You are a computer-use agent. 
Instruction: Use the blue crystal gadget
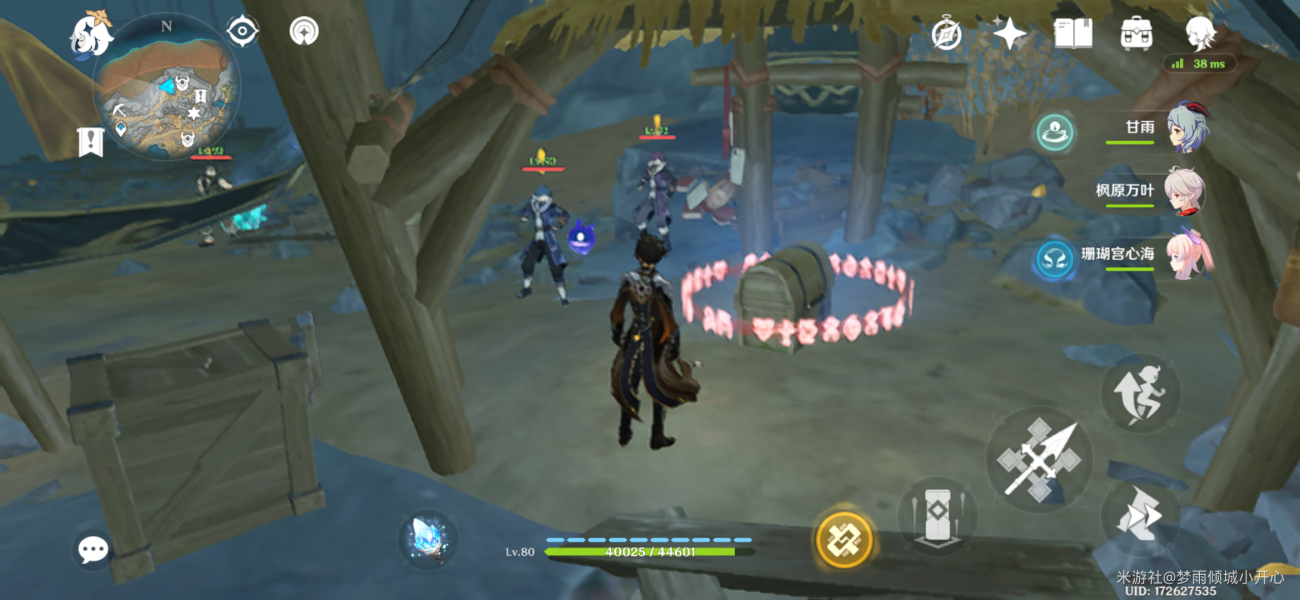click(428, 539)
